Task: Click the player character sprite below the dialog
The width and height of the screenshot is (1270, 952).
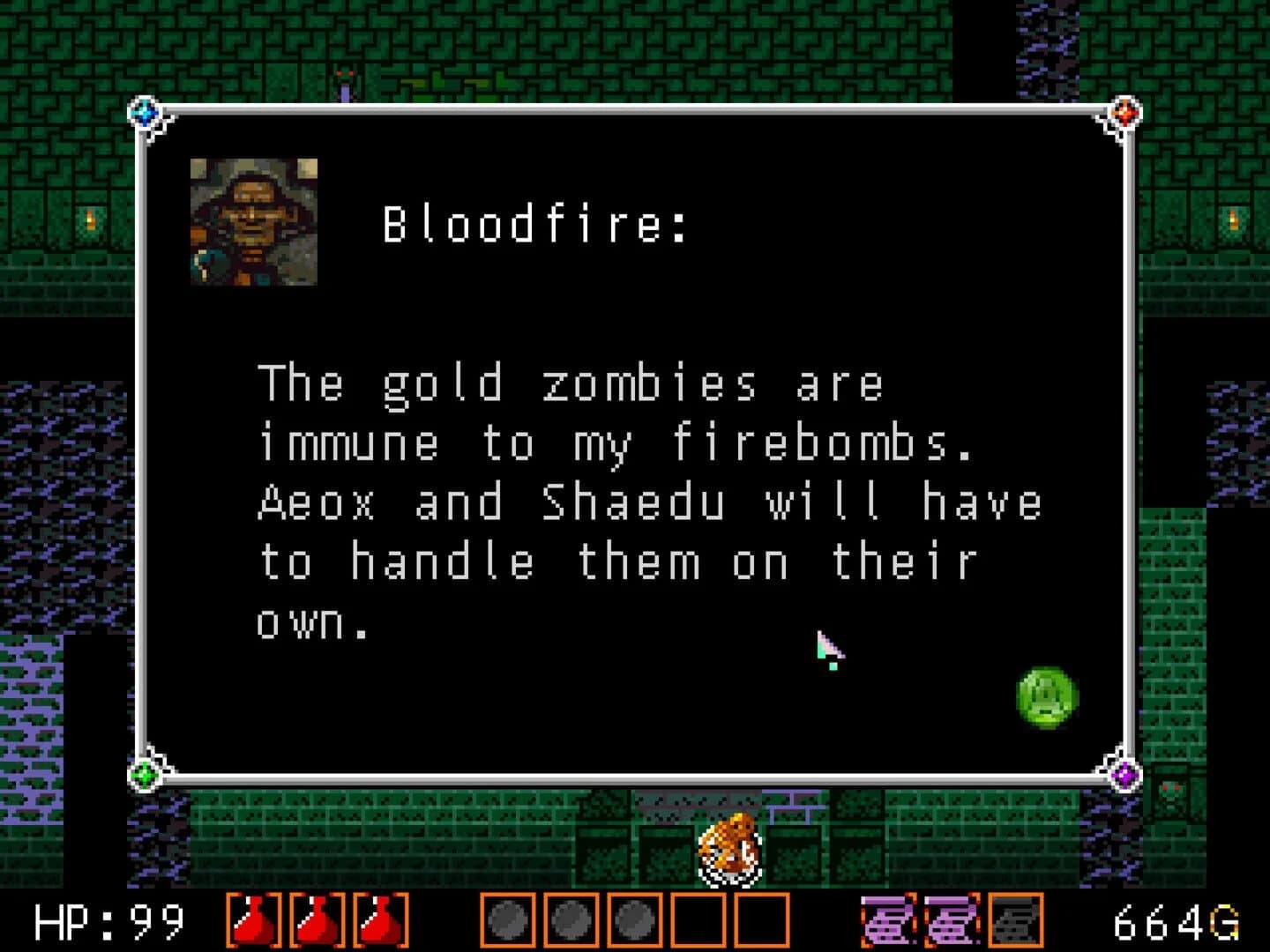Action: tap(728, 851)
